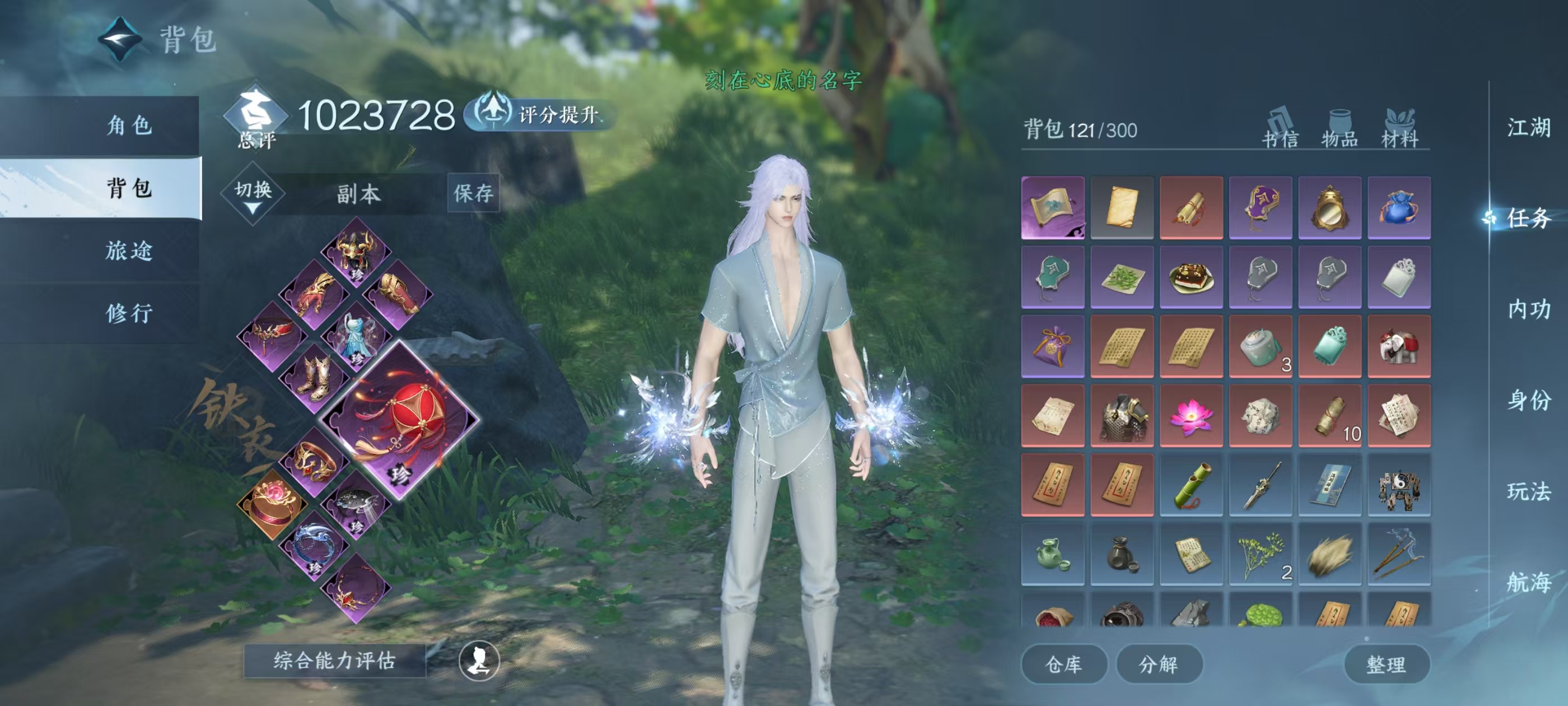Filter bag by 物品 items

(x=1340, y=129)
